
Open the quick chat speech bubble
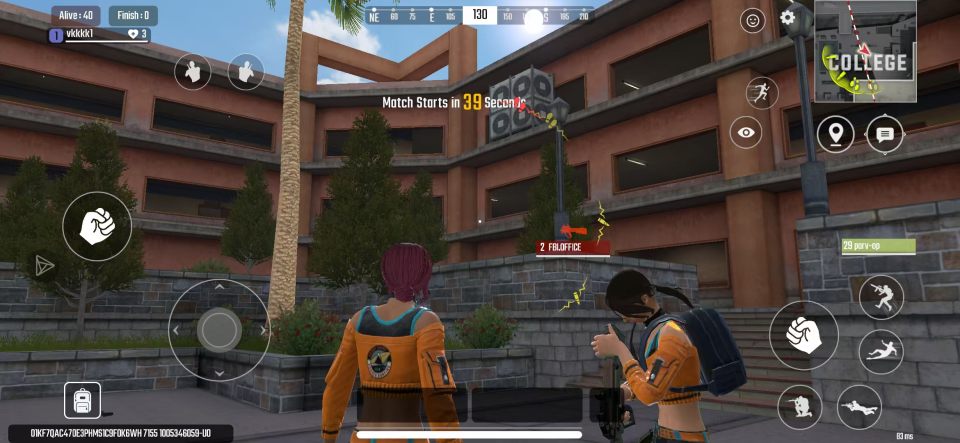click(884, 134)
